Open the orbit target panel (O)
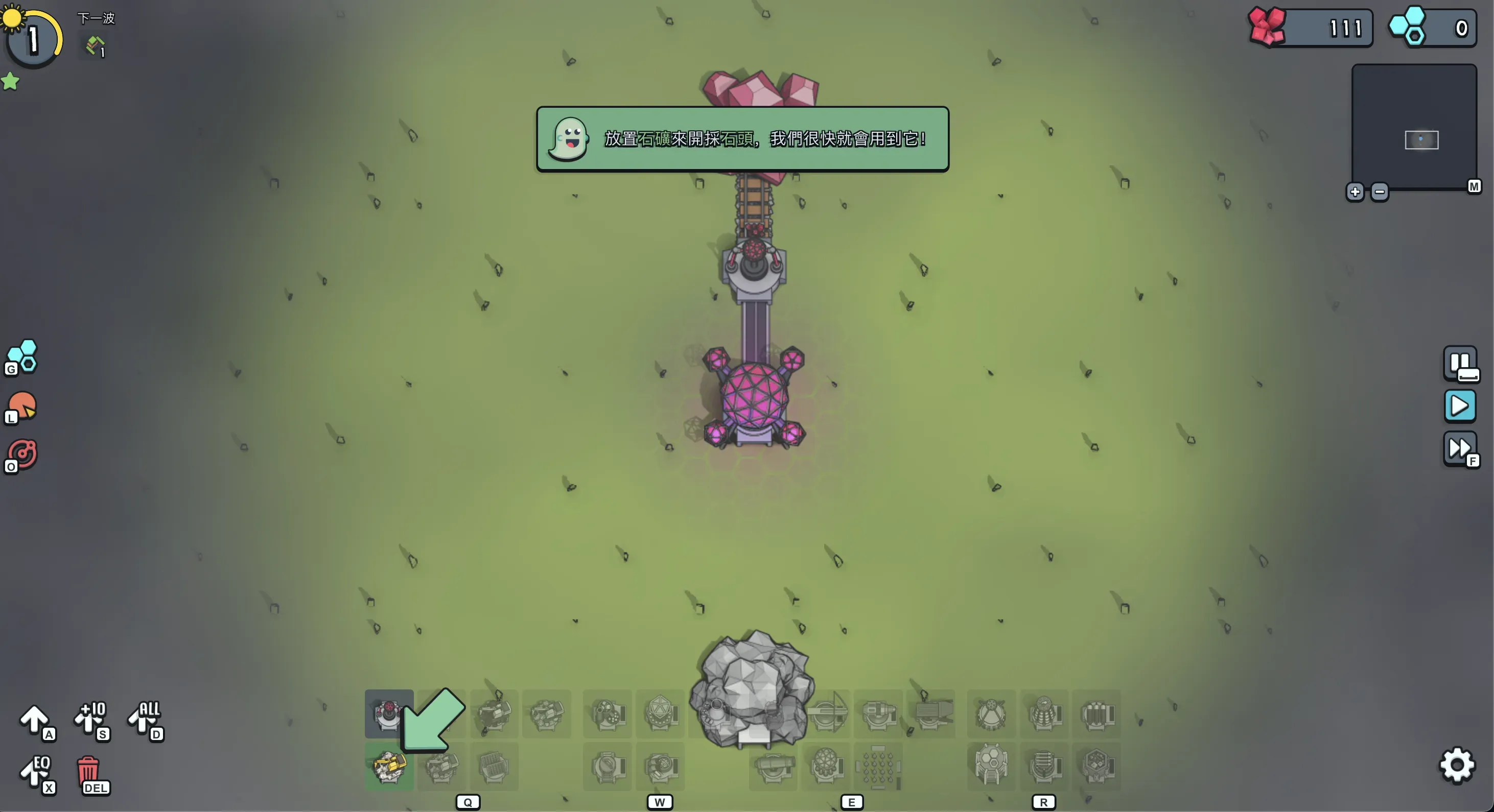Screen dimensions: 1494x812 (21, 454)
